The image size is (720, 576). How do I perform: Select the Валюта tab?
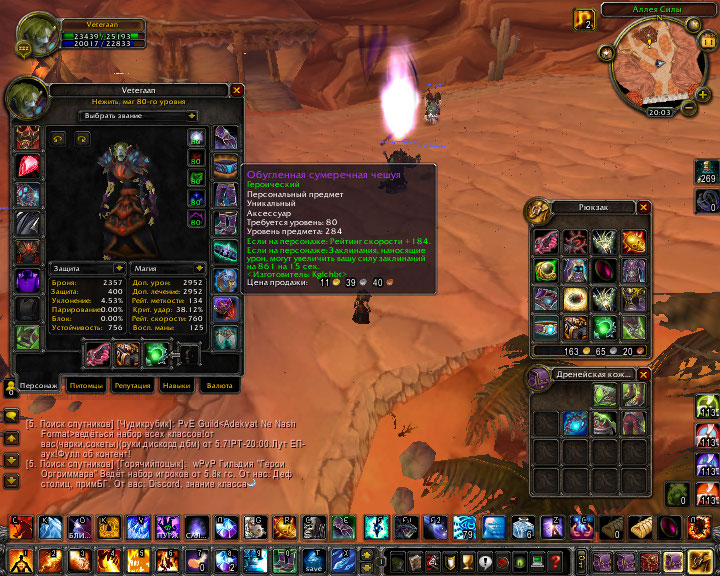219,385
